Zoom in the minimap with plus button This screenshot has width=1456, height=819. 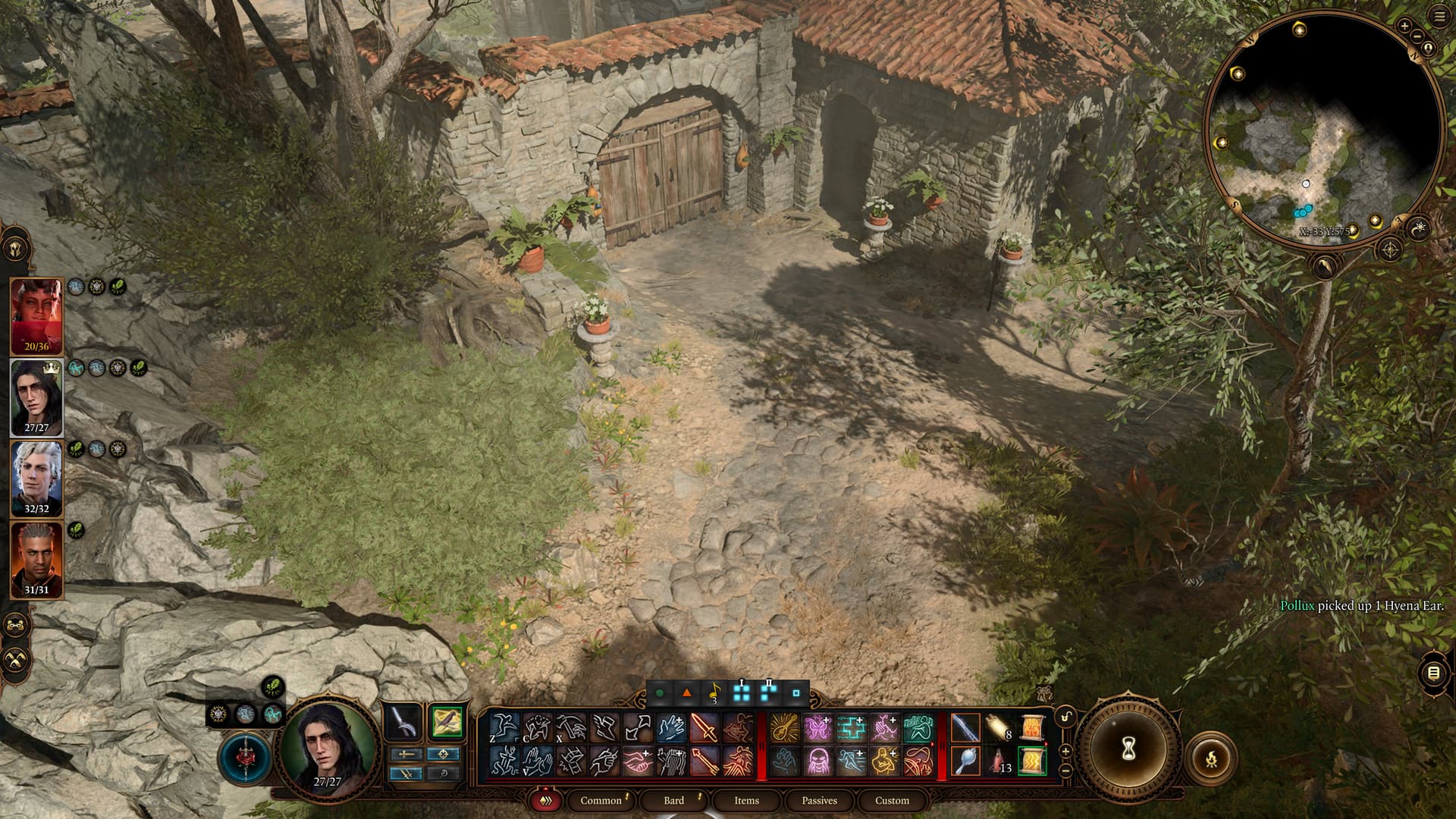[x=1404, y=27]
